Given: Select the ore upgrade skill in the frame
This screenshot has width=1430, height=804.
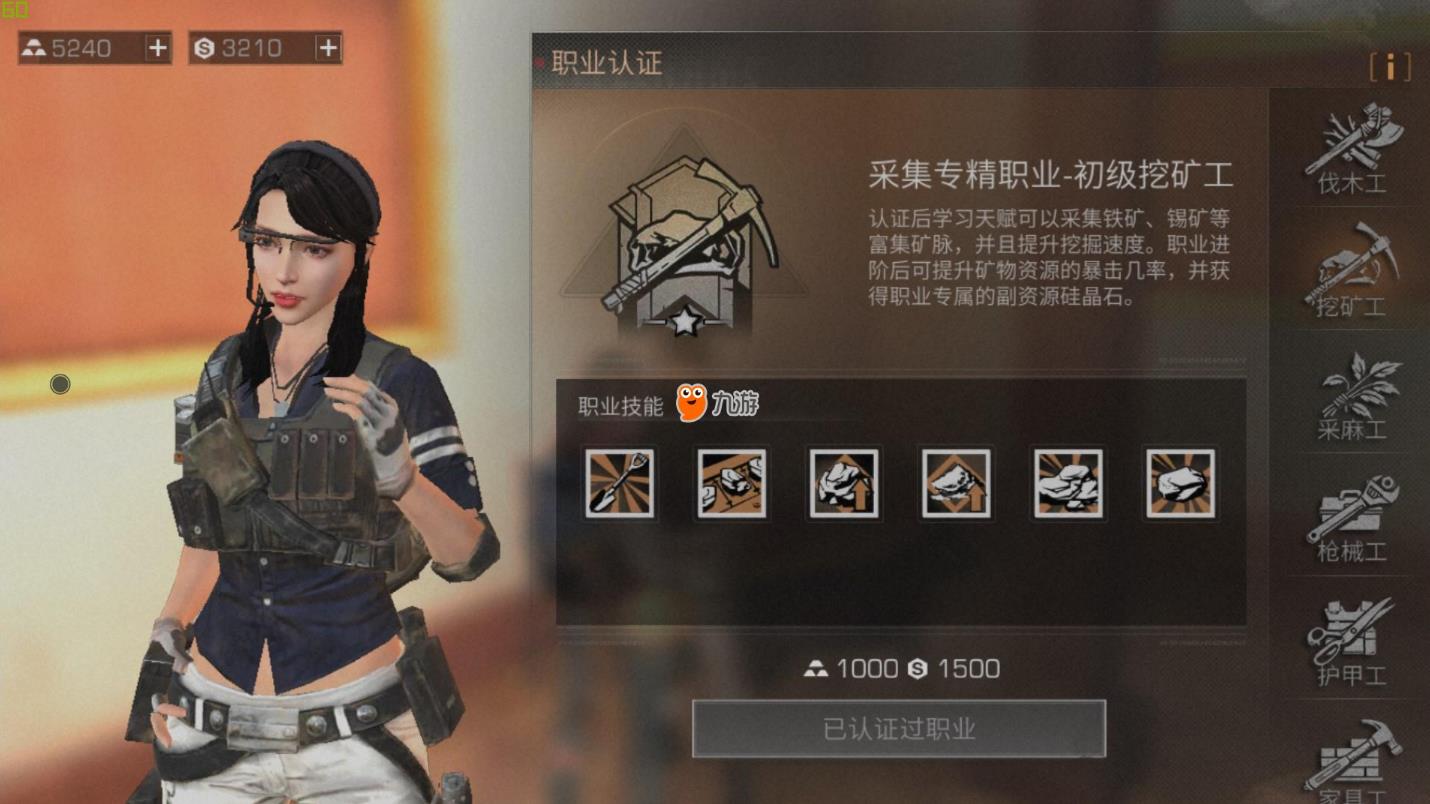Looking at the screenshot, I should coord(956,484).
